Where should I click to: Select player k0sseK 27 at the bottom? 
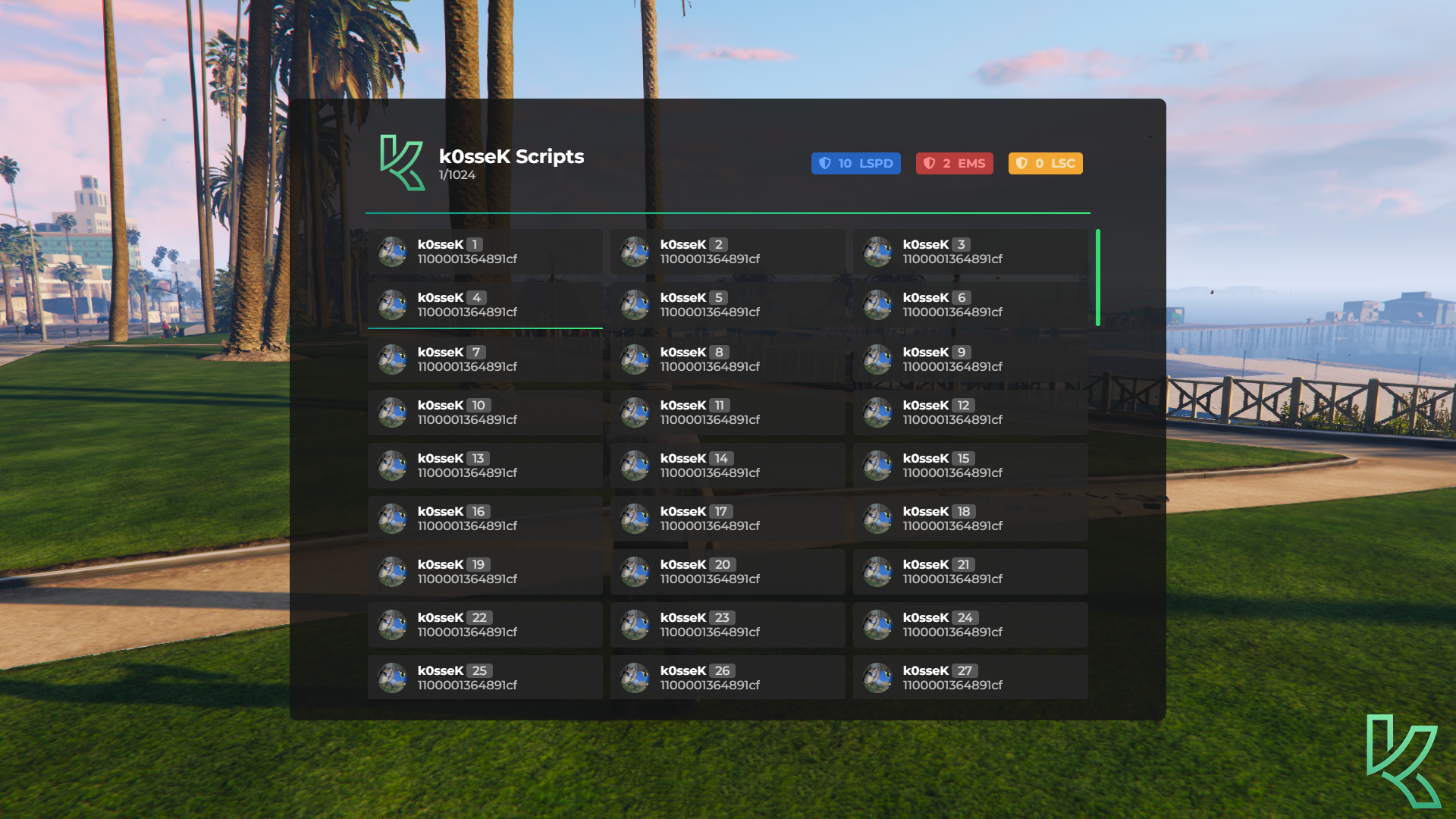[971, 677]
